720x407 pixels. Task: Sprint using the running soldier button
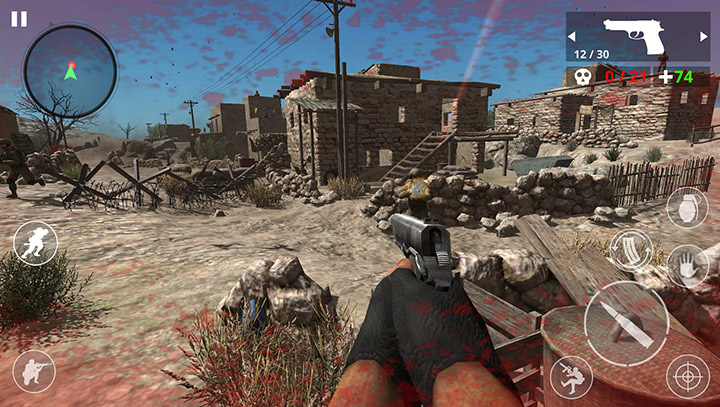tap(36, 243)
